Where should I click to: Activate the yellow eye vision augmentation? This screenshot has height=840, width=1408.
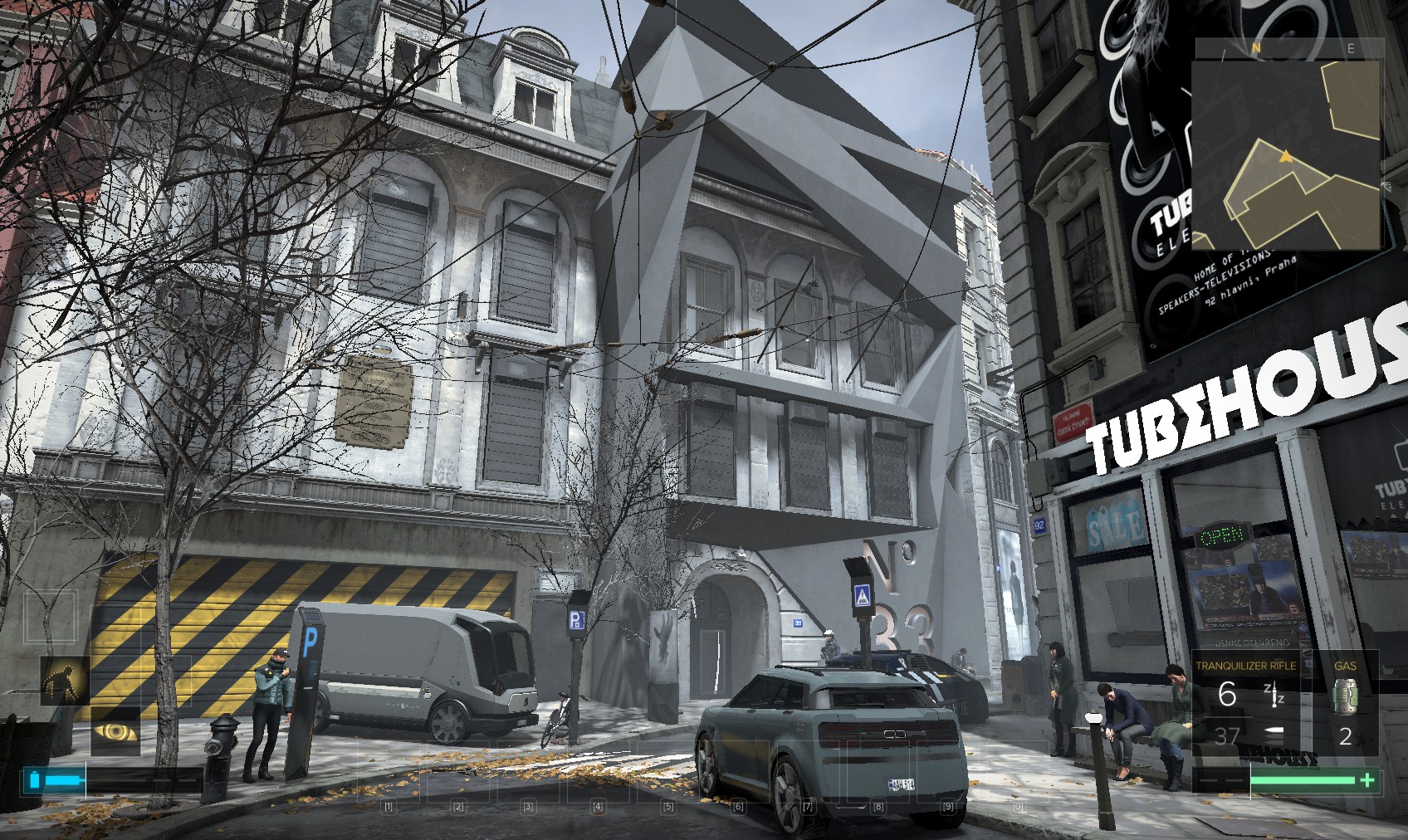(x=115, y=730)
